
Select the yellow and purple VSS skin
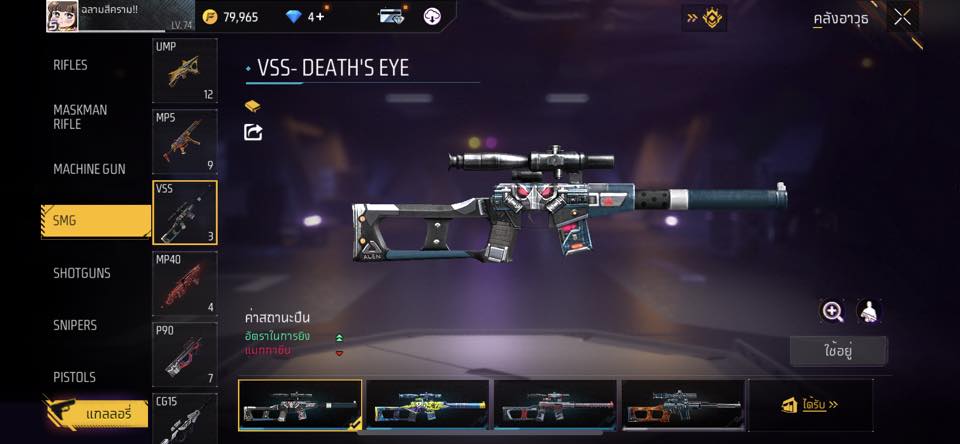pos(428,405)
